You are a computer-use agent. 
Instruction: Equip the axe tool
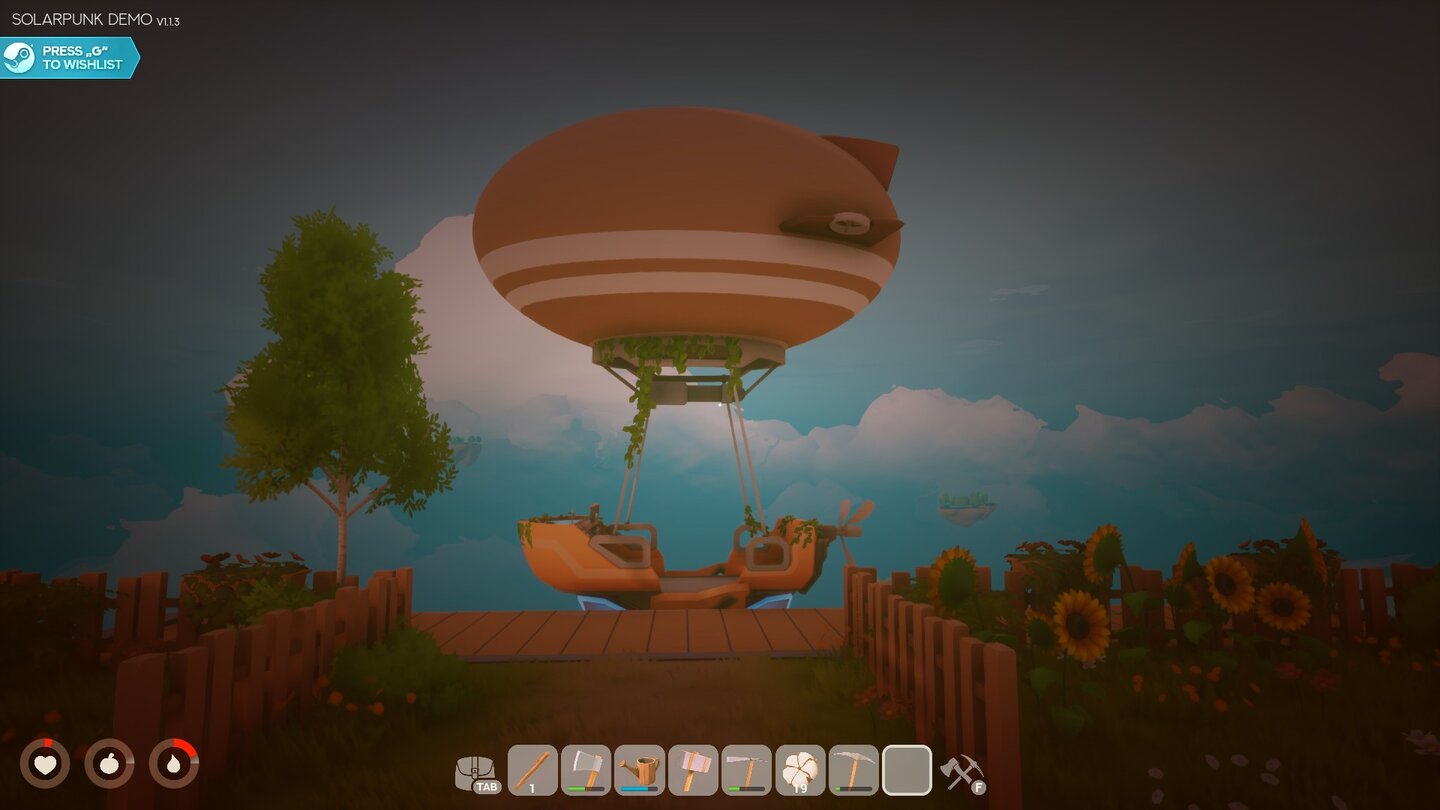pyautogui.click(x=585, y=768)
